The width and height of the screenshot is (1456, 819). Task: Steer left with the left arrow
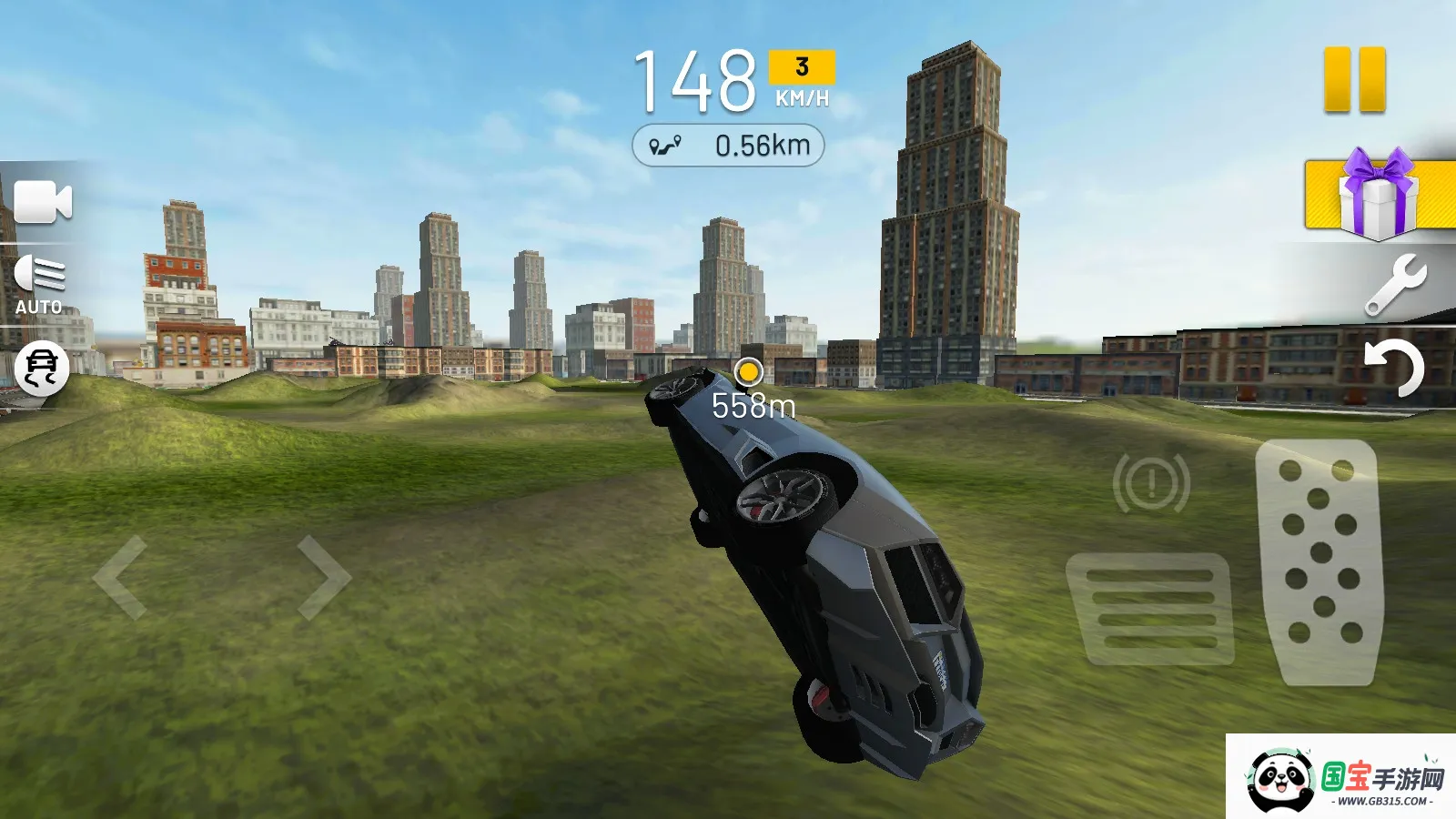[121, 577]
